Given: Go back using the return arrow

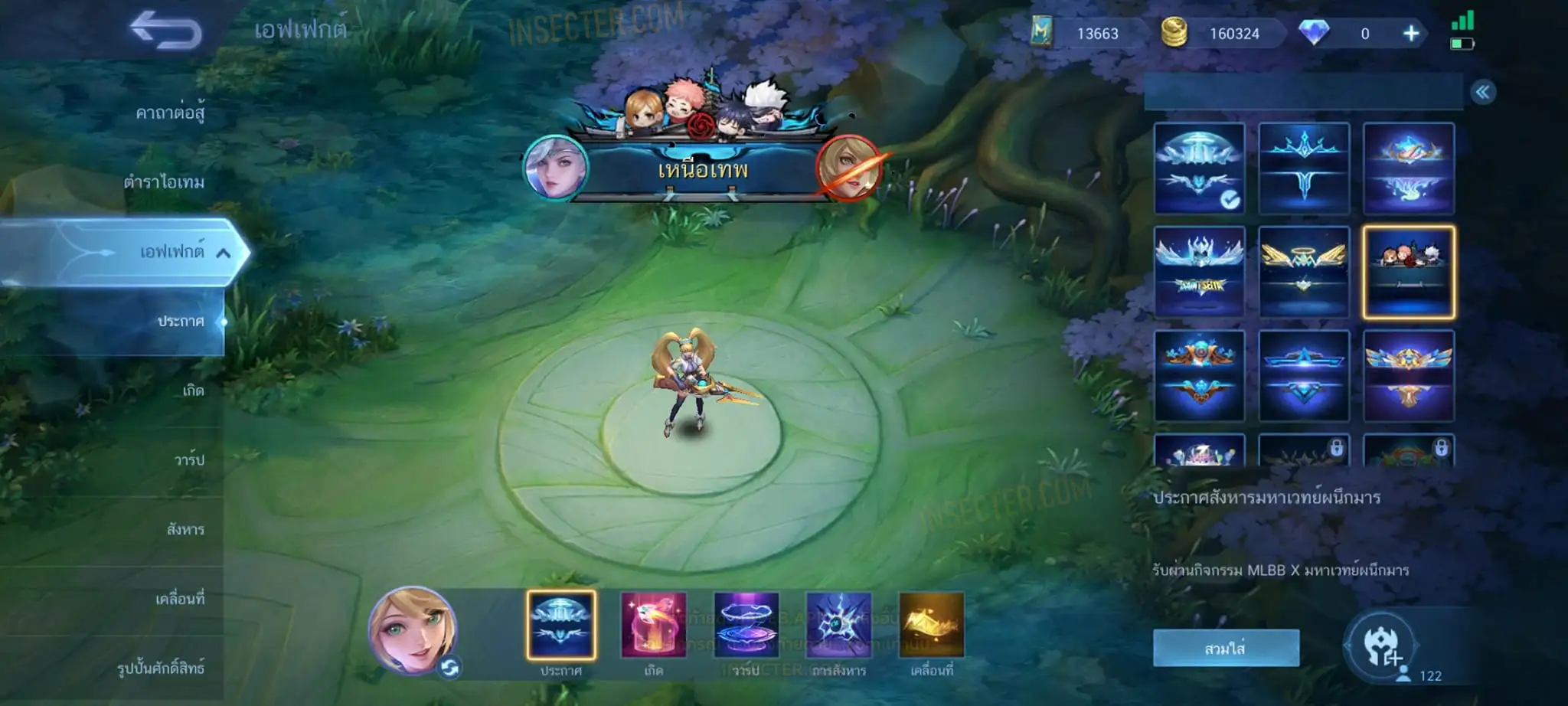Looking at the screenshot, I should click(165, 31).
